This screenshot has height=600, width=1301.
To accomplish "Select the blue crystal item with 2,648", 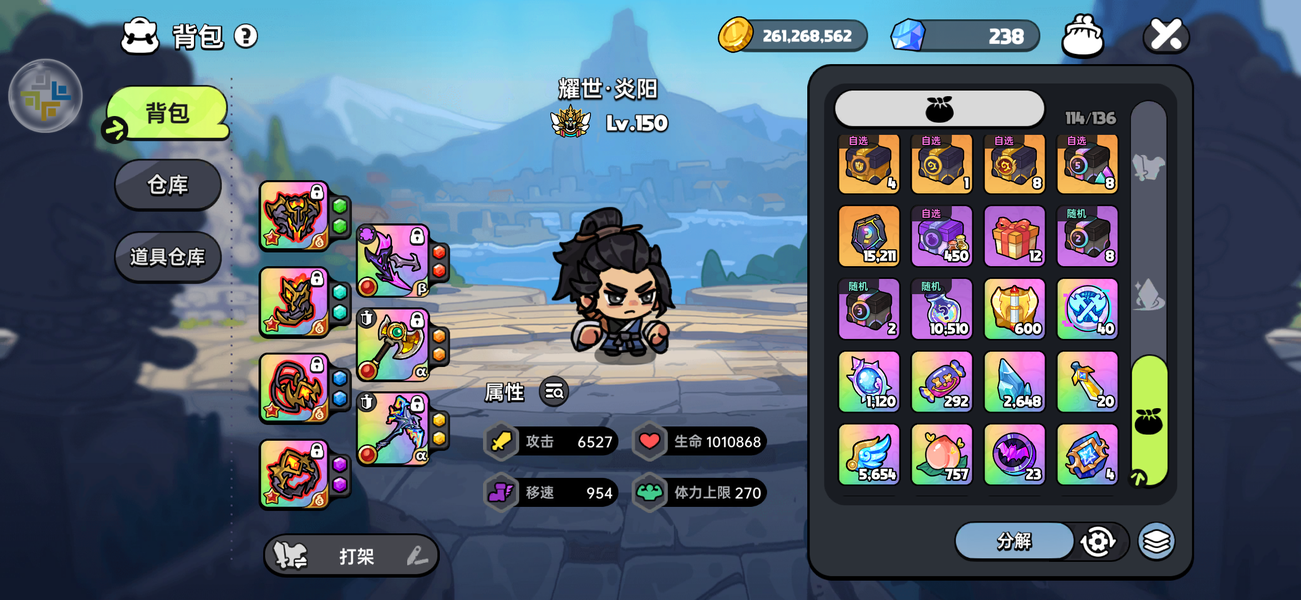I will pos(1014,381).
